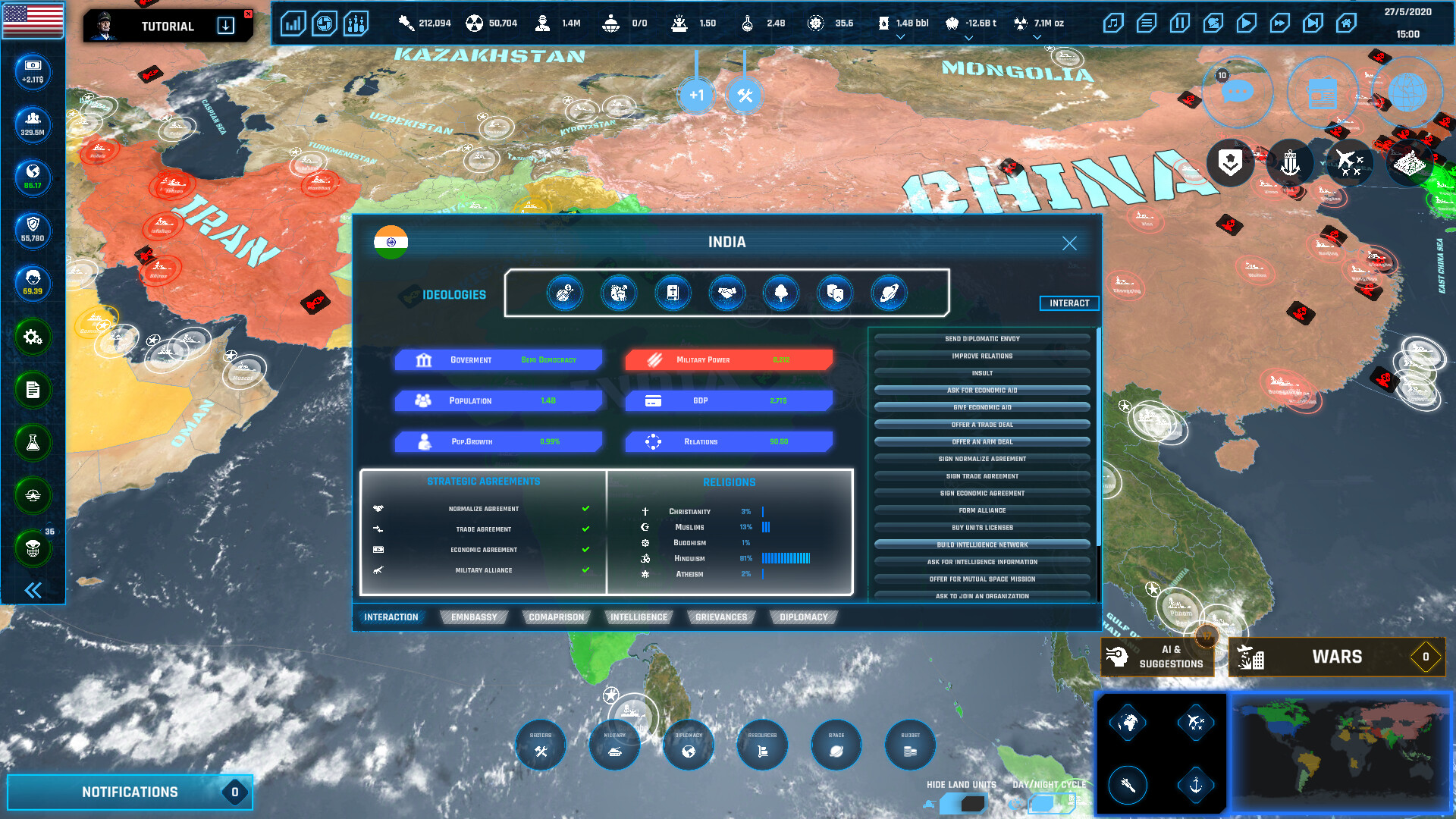Select the research flask icon in sidebar
Image resolution: width=1456 pixels, height=819 pixels.
[x=32, y=444]
